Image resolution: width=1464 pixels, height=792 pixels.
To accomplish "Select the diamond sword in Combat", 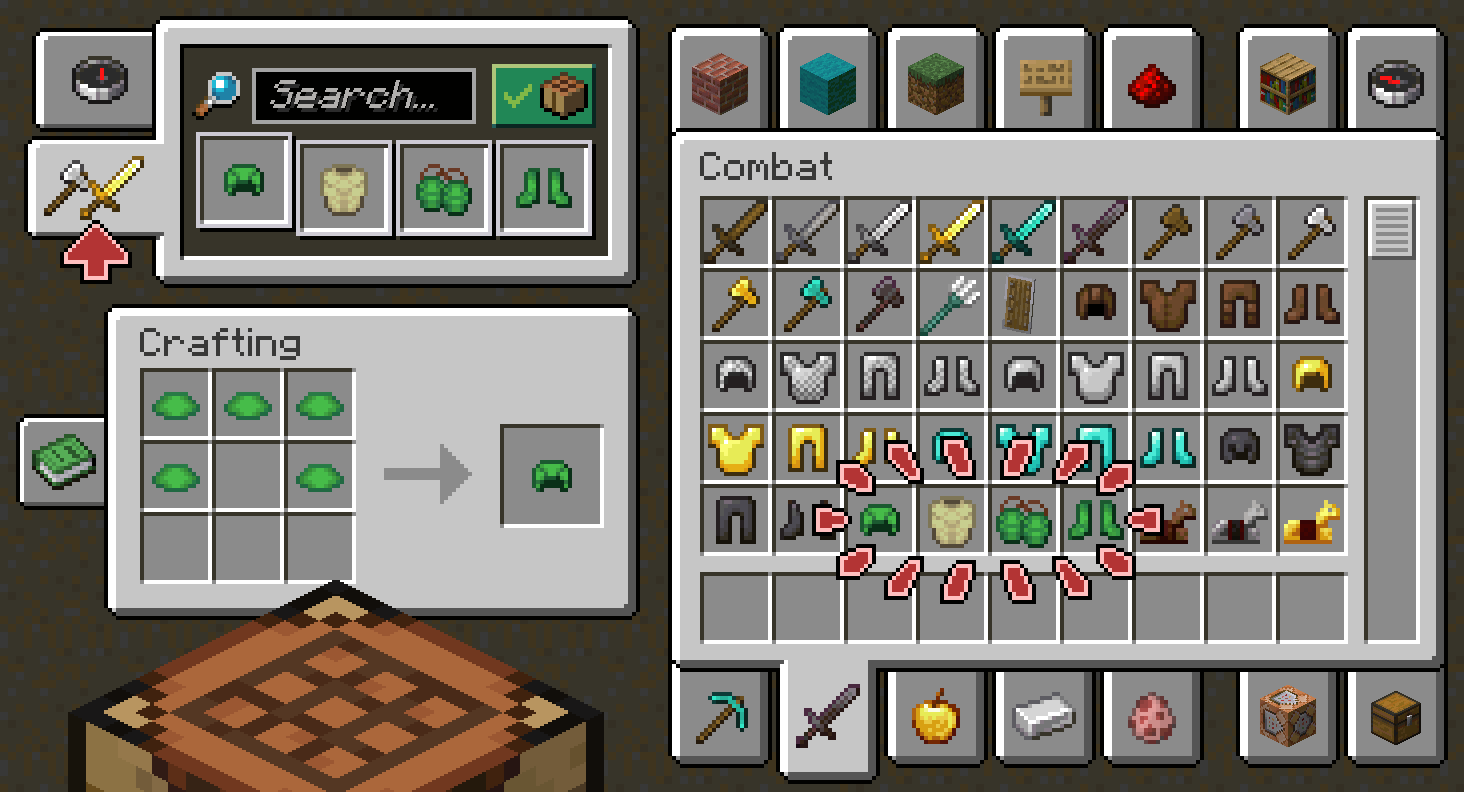I will [x=1023, y=232].
